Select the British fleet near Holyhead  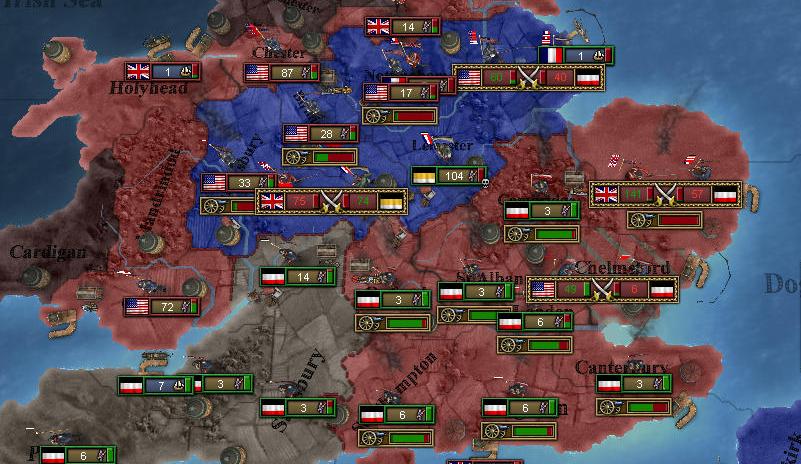pos(162,72)
